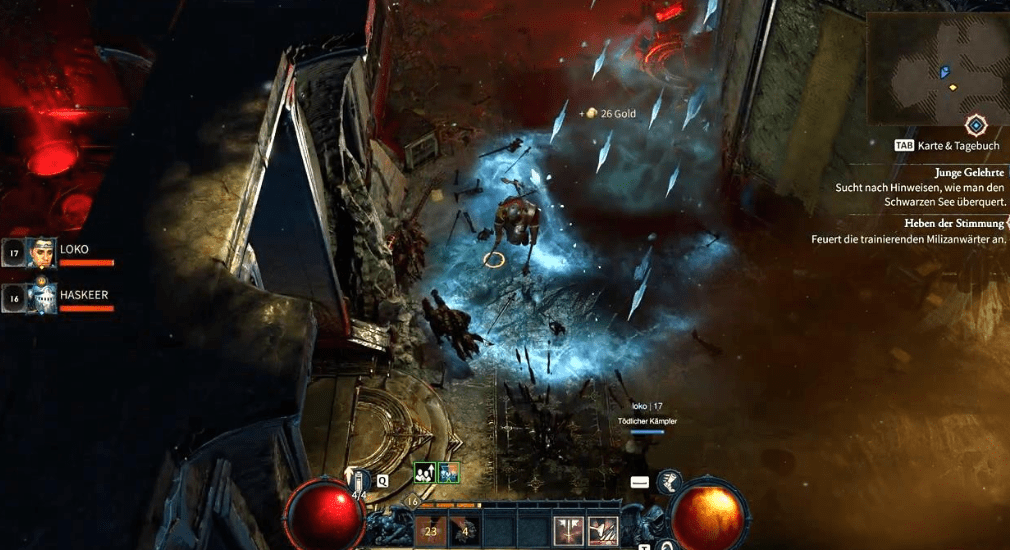
Task: Click LOKO's party portrait
Action: click(41, 253)
